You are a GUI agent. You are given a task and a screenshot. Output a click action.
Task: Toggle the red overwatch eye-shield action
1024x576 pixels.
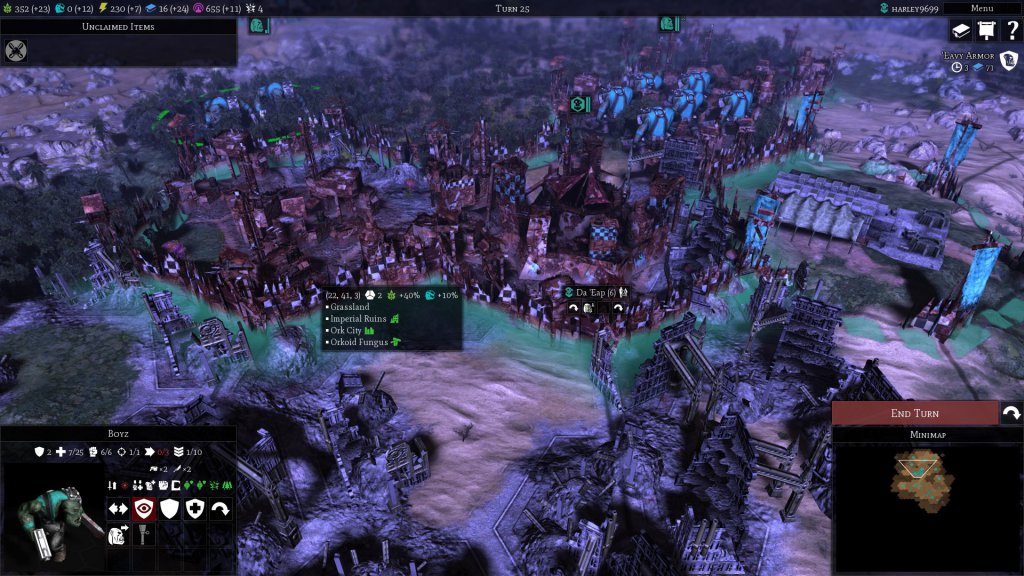click(x=143, y=509)
